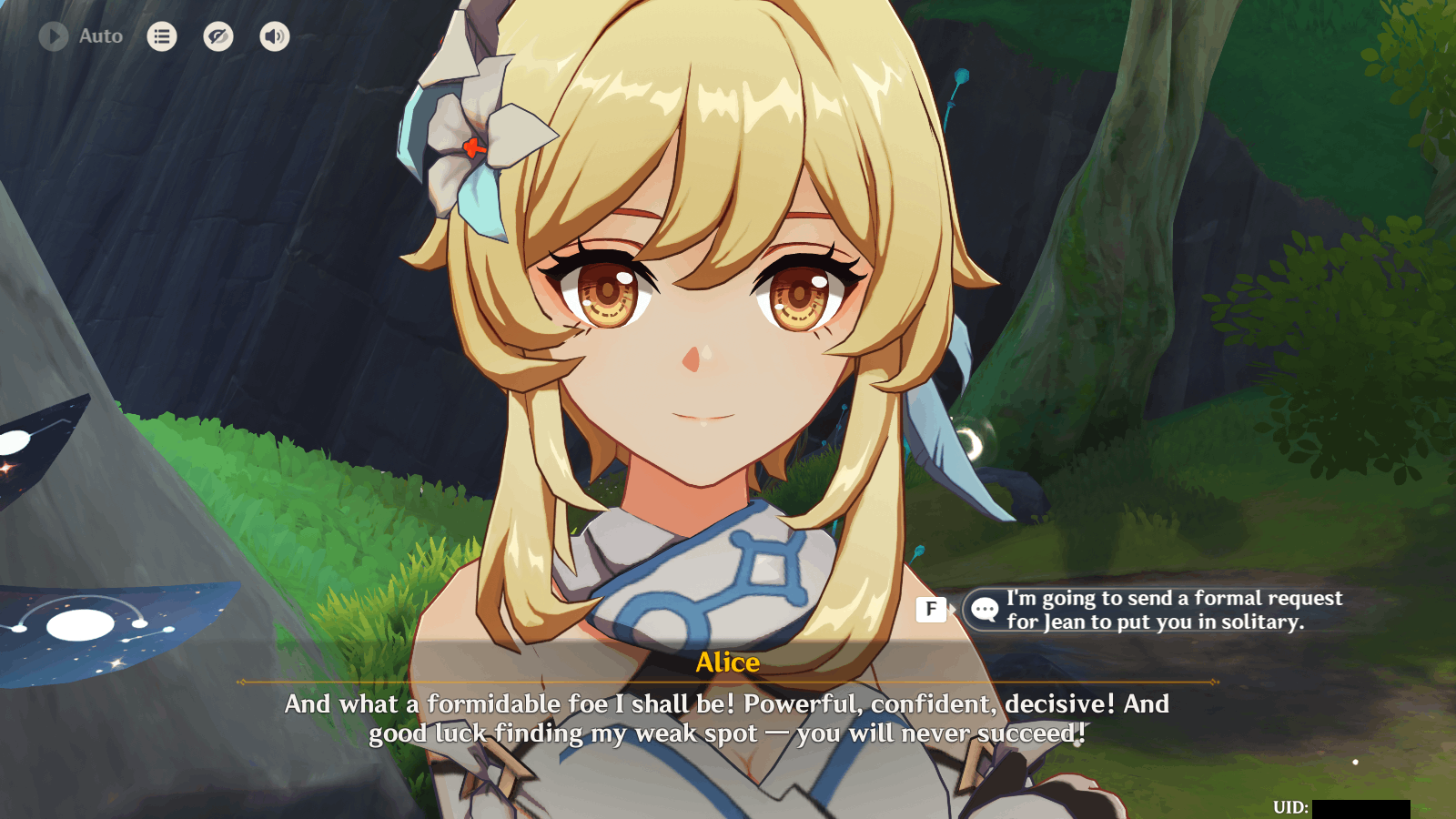Open the dialogue history log
The image size is (1456, 819).
click(x=162, y=36)
